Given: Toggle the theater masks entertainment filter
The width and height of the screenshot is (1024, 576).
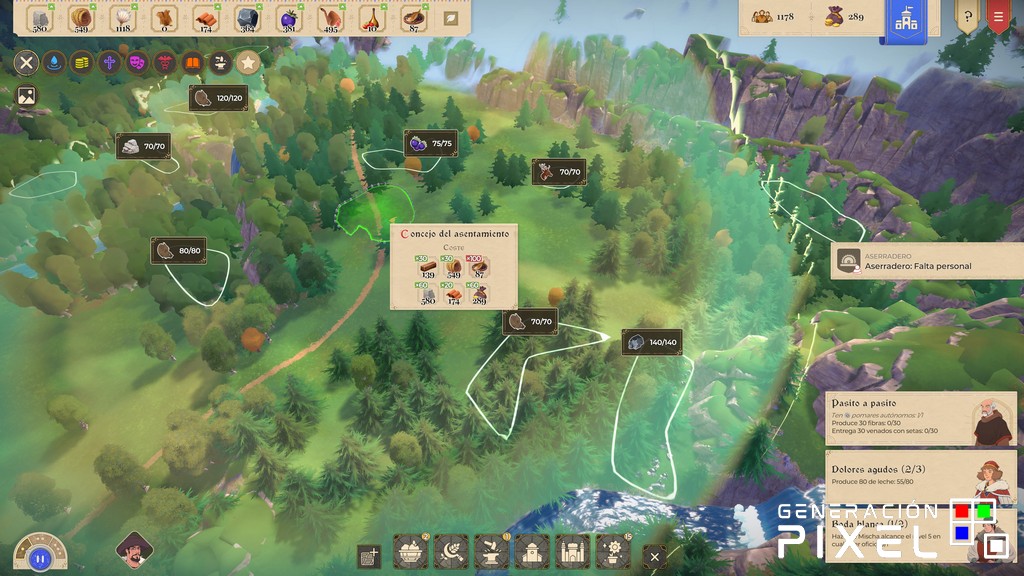Looking at the screenshot, I should pyautogui.click(x=137, y=63).
